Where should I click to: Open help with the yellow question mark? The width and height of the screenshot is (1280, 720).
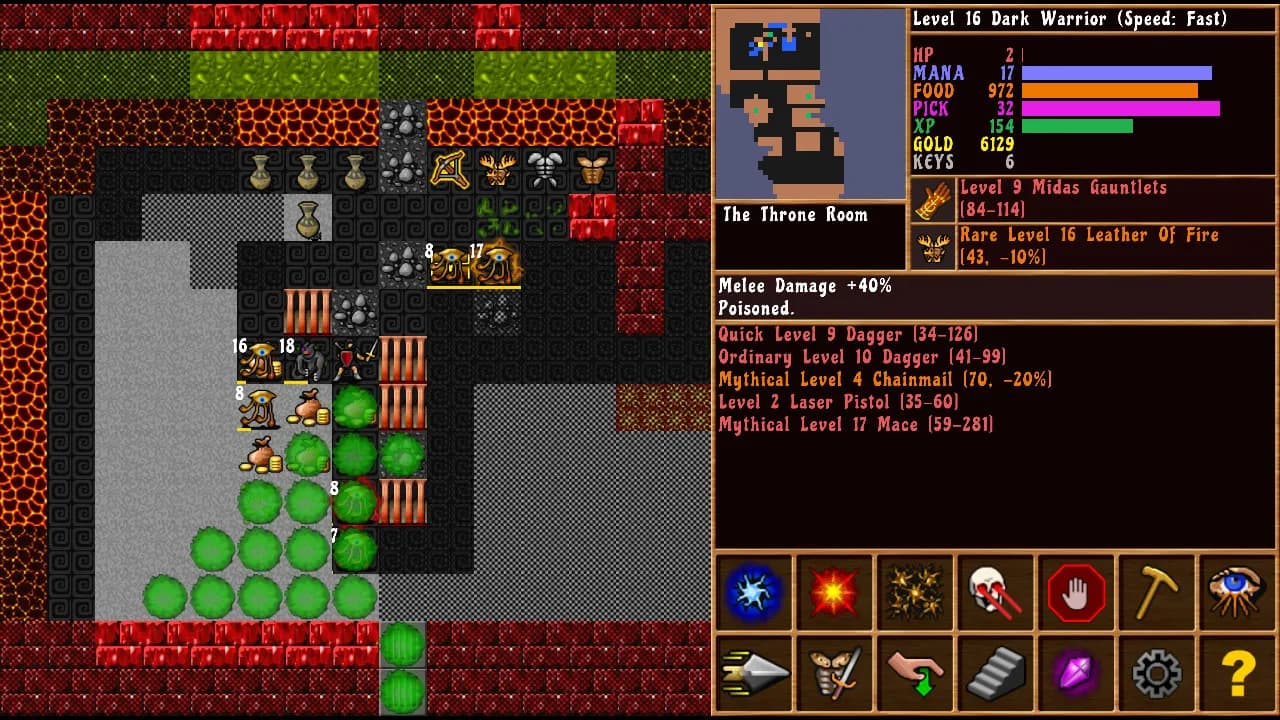point(1237,674)
